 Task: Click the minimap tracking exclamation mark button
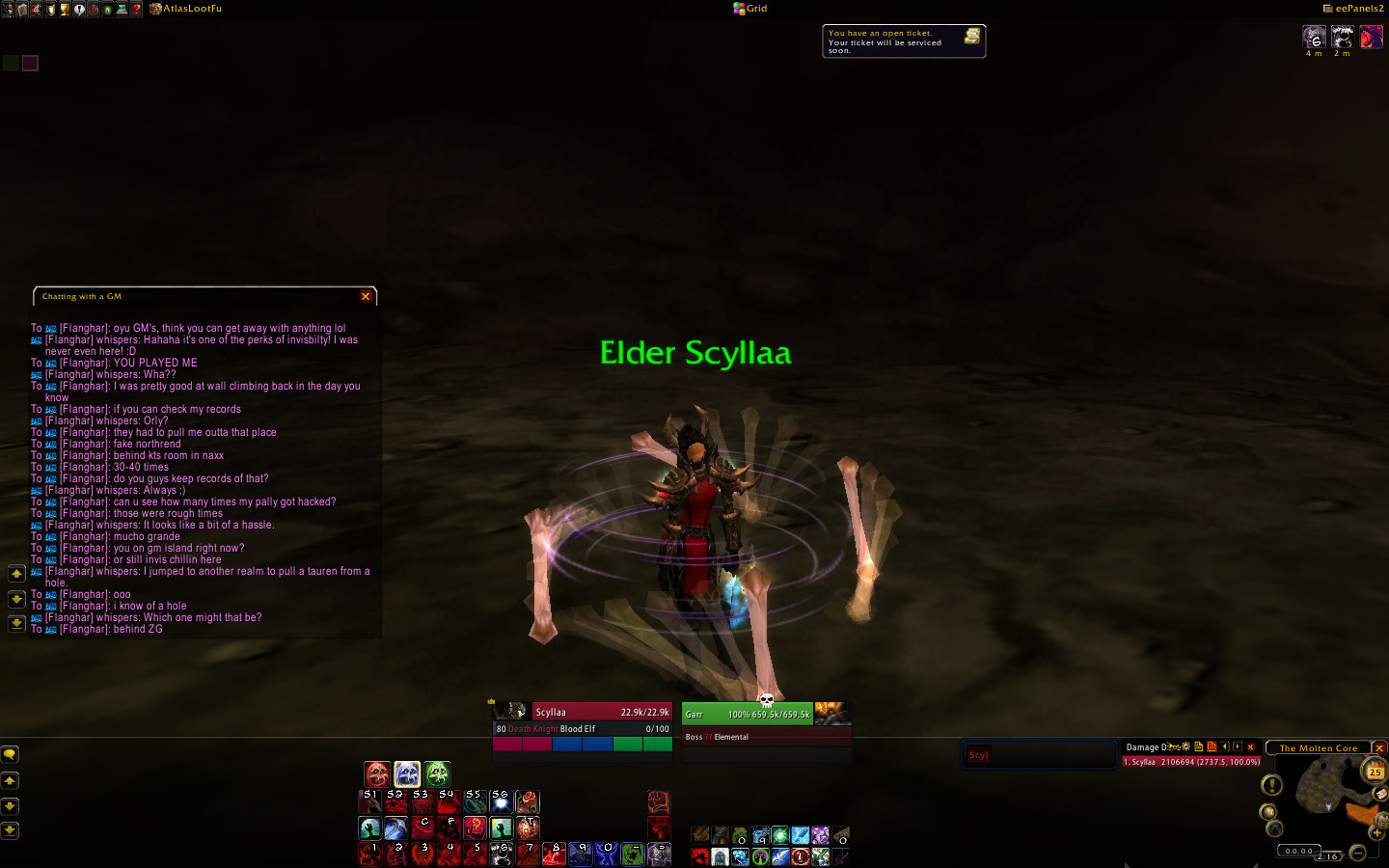pos(1272,786)
